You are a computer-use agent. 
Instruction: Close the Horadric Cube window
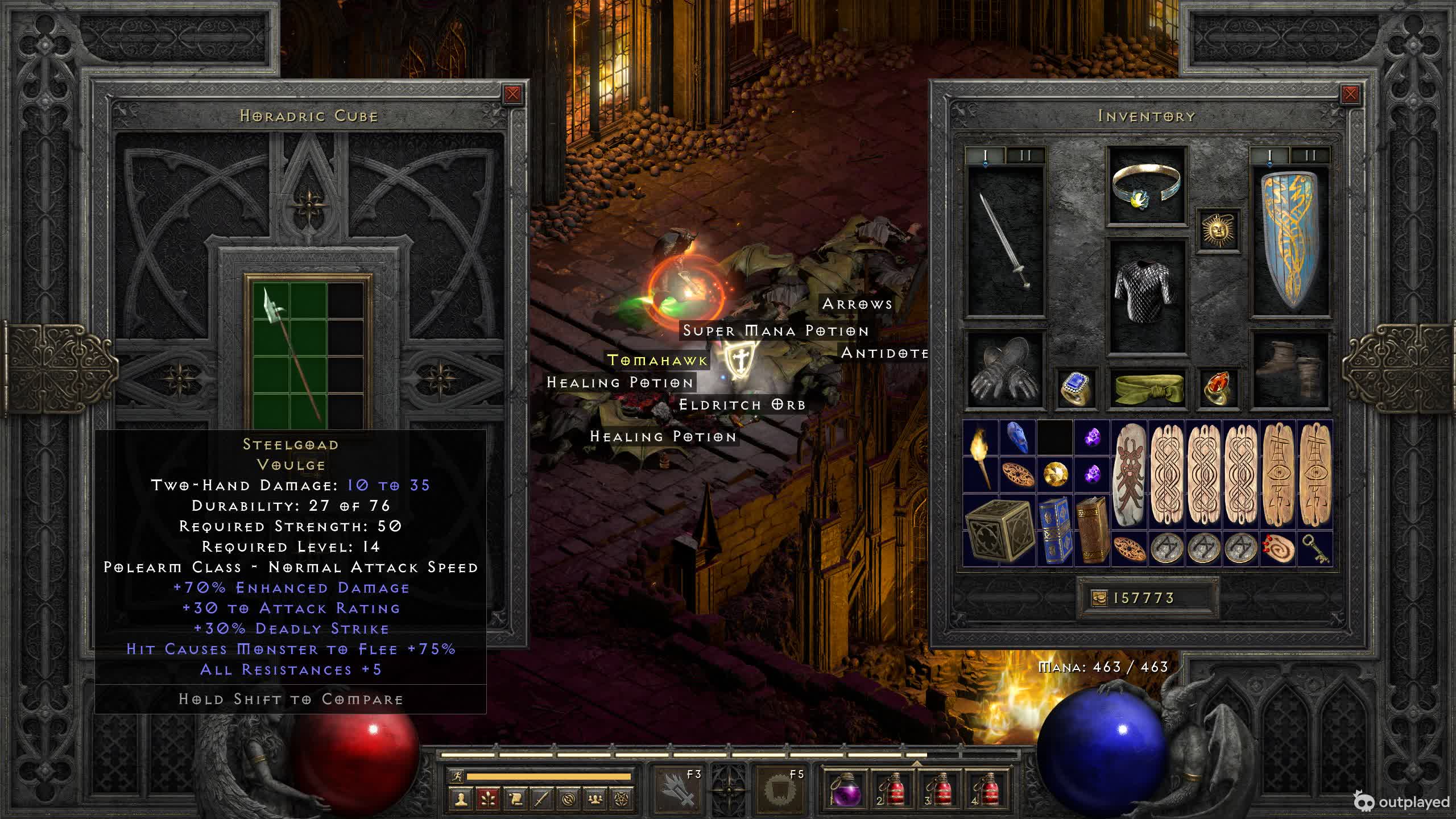point(512,94)
